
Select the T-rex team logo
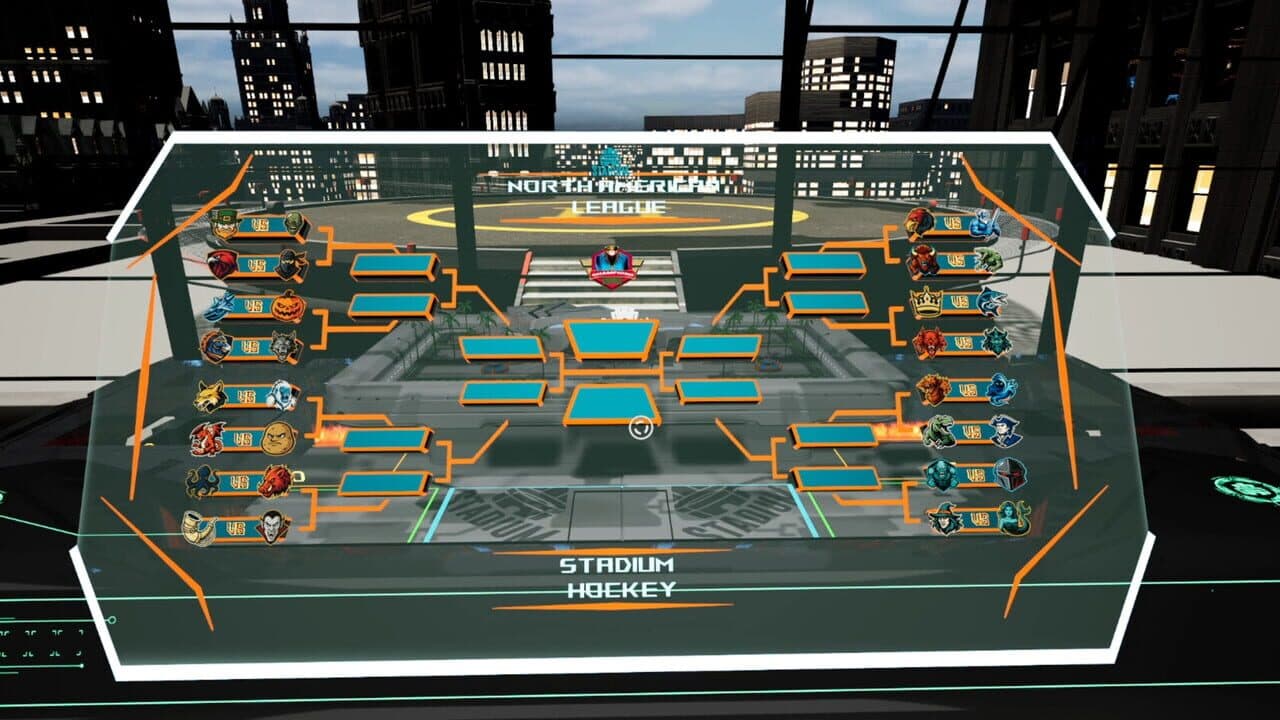[939, 431]
